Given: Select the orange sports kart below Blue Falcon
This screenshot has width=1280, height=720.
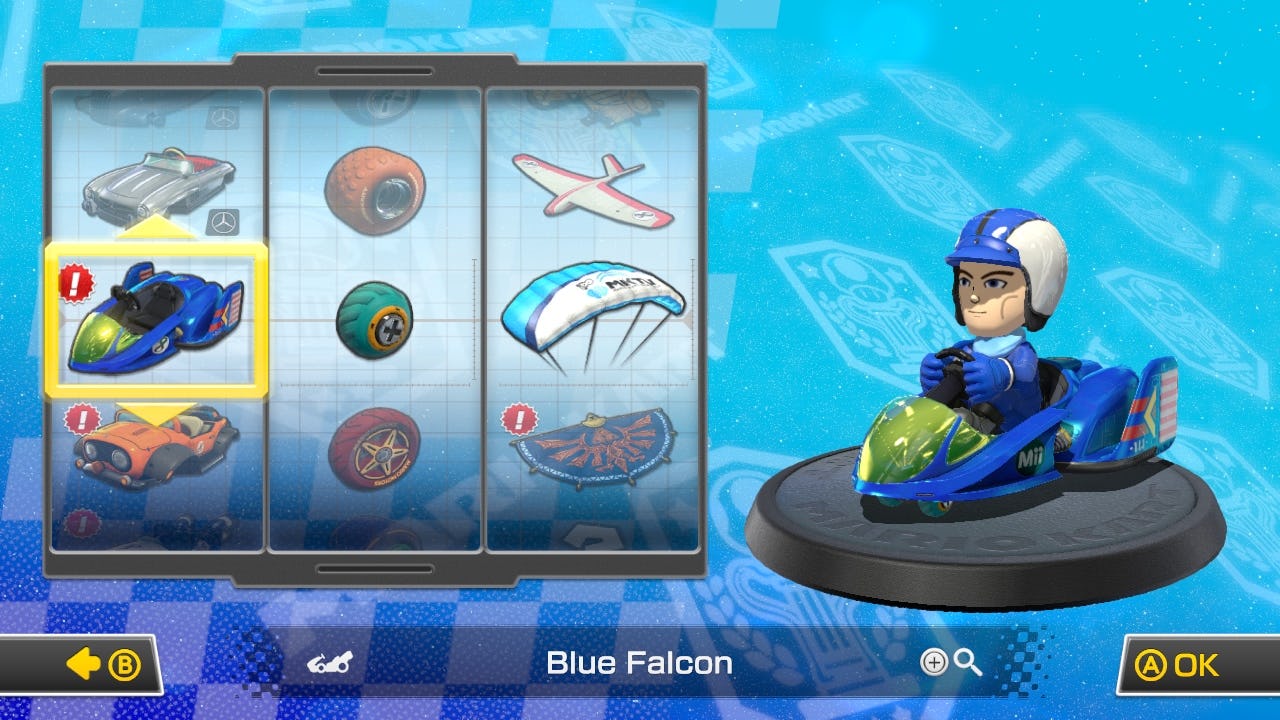Looking at the screenshot, I should point(155,445).
